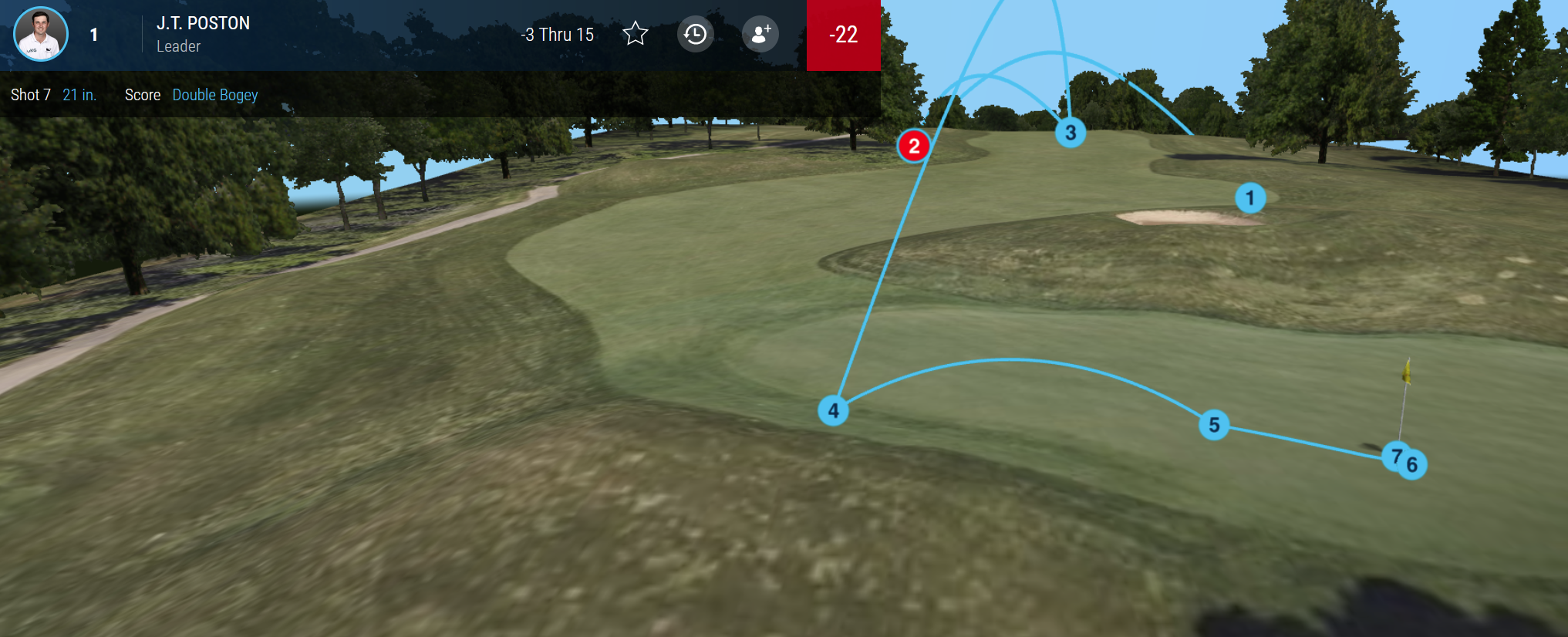The height and width of the screenshot is (637, 1568).
Task: Select shot marker 4
Action: (833, 410)
